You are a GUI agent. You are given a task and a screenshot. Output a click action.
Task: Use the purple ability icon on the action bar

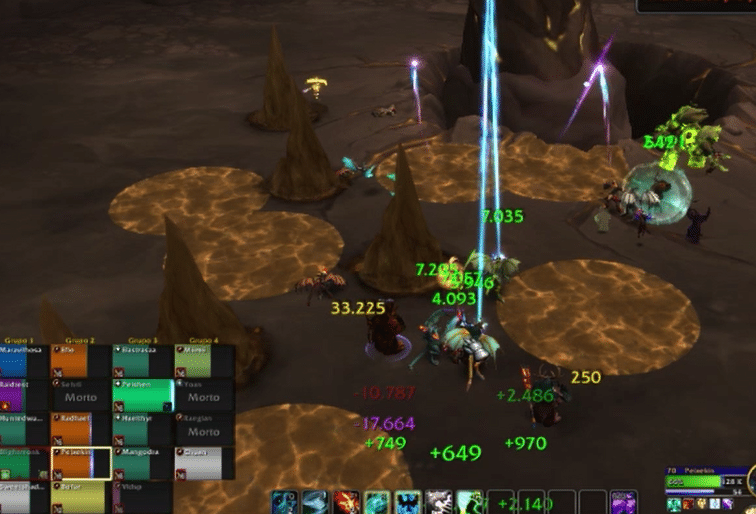coord(623,501)
